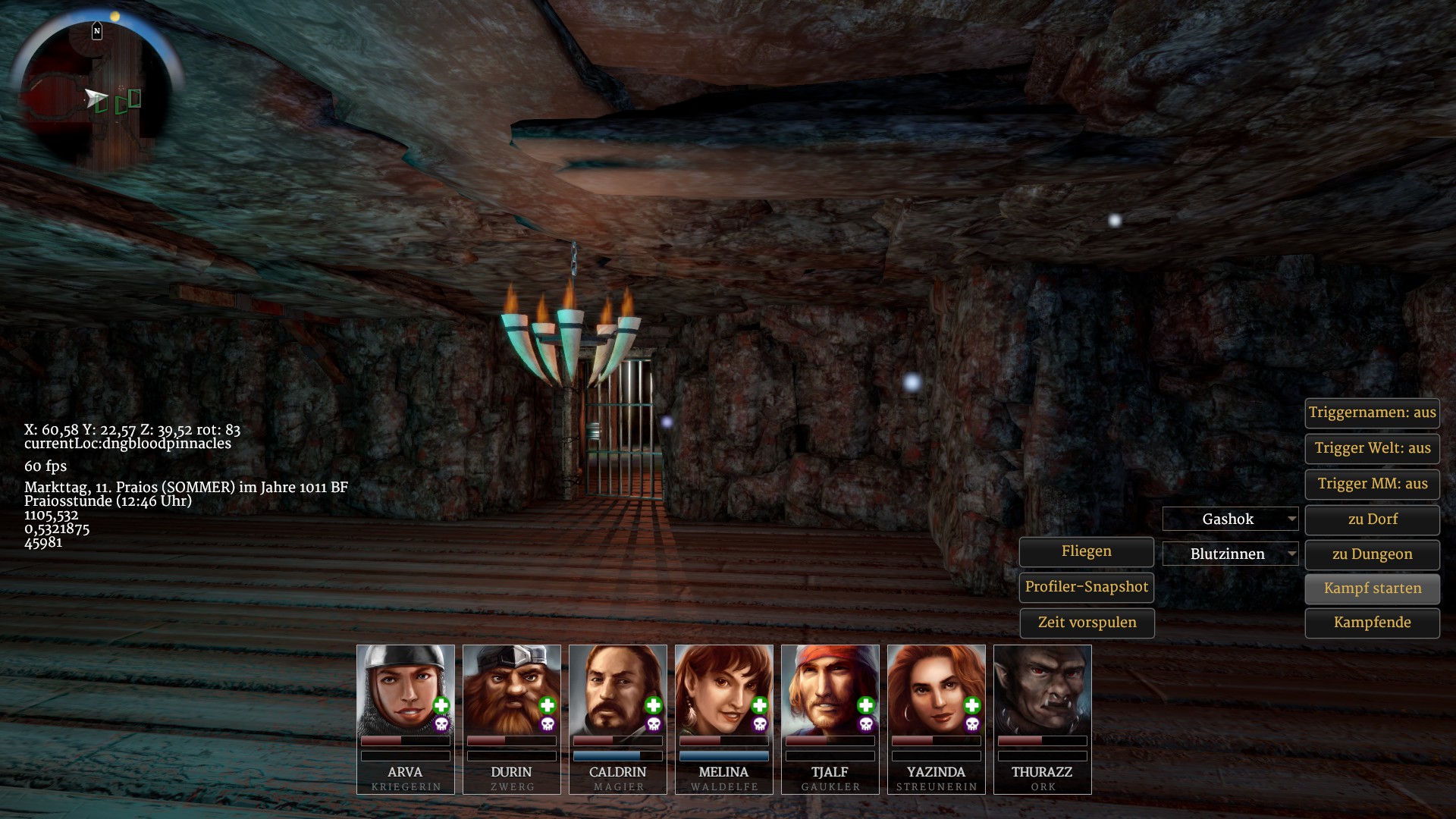This screenshot has width=1456, height=819.
Task: Open the Gashok village dropdown
Action: click(1230, 519)
